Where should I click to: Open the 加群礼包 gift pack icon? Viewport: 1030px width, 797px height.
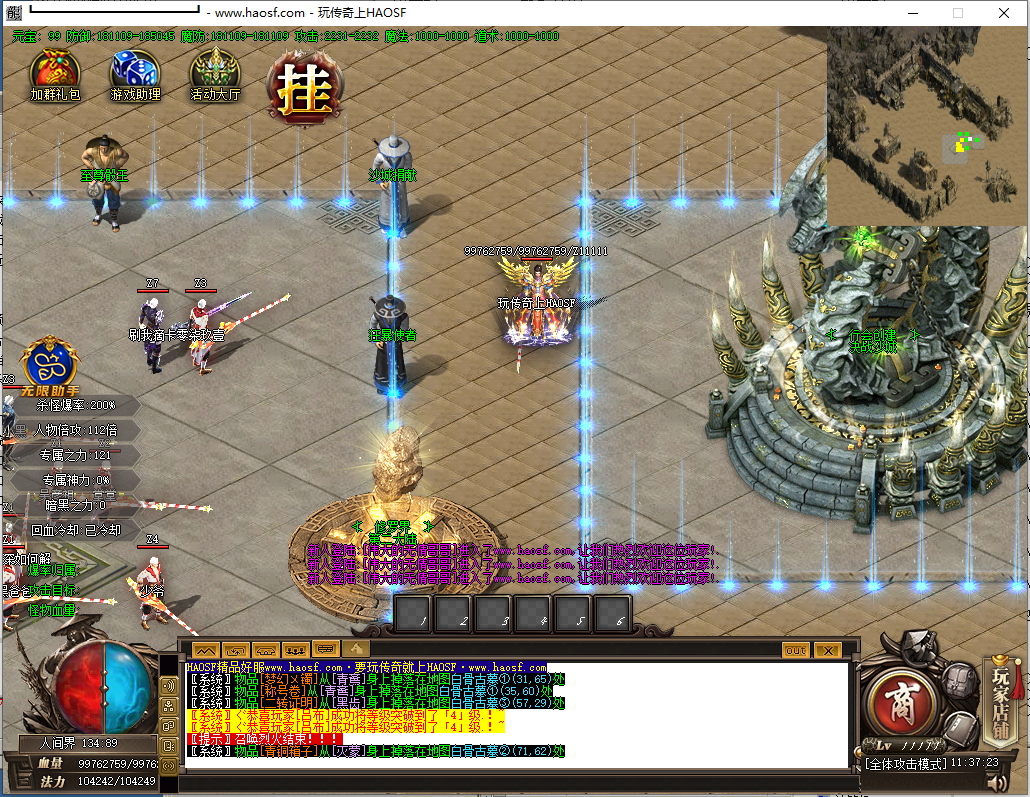(55, 74)
